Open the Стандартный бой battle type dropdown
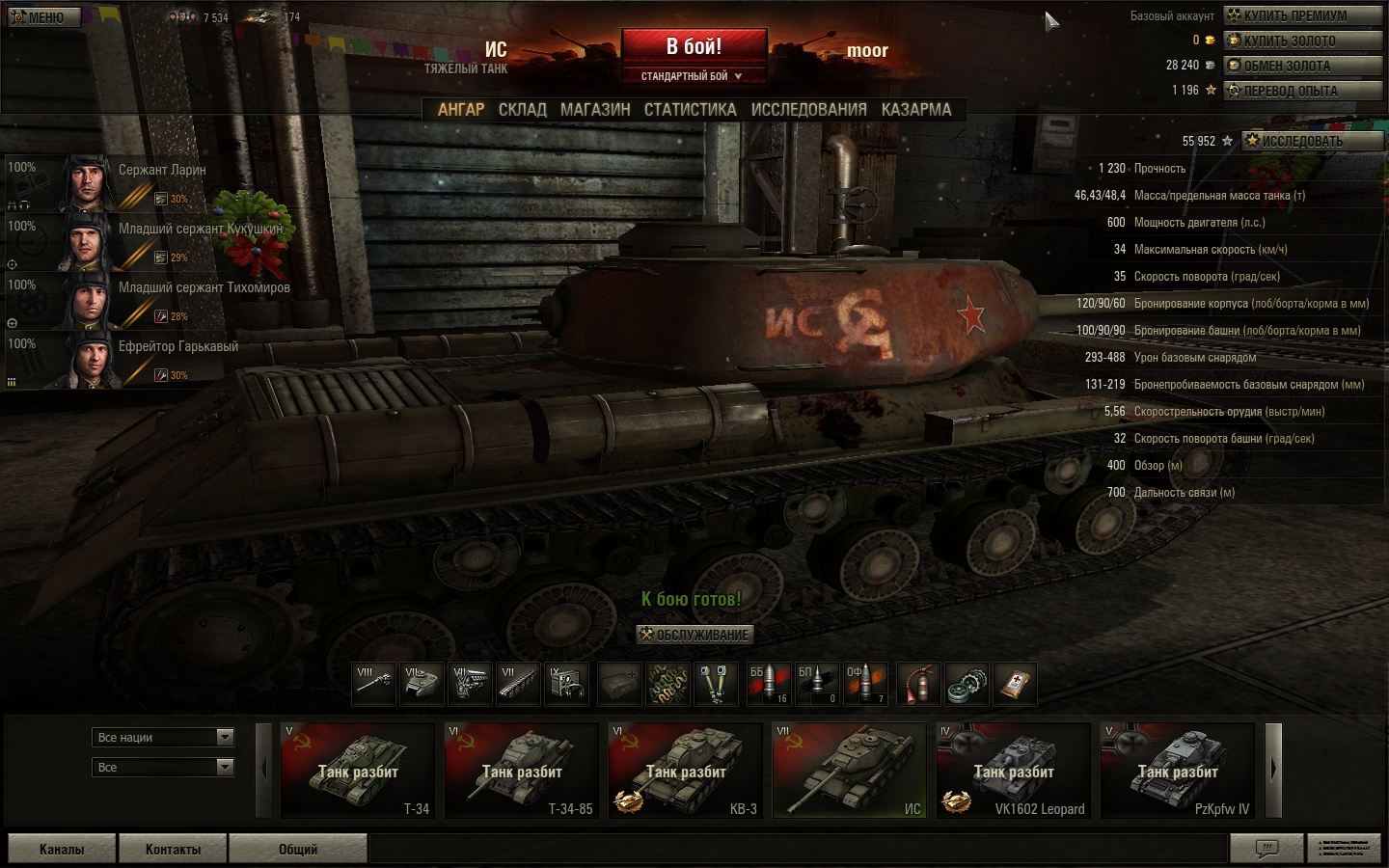The width and height of the screenshot is (1389, 868). (693, 76)
